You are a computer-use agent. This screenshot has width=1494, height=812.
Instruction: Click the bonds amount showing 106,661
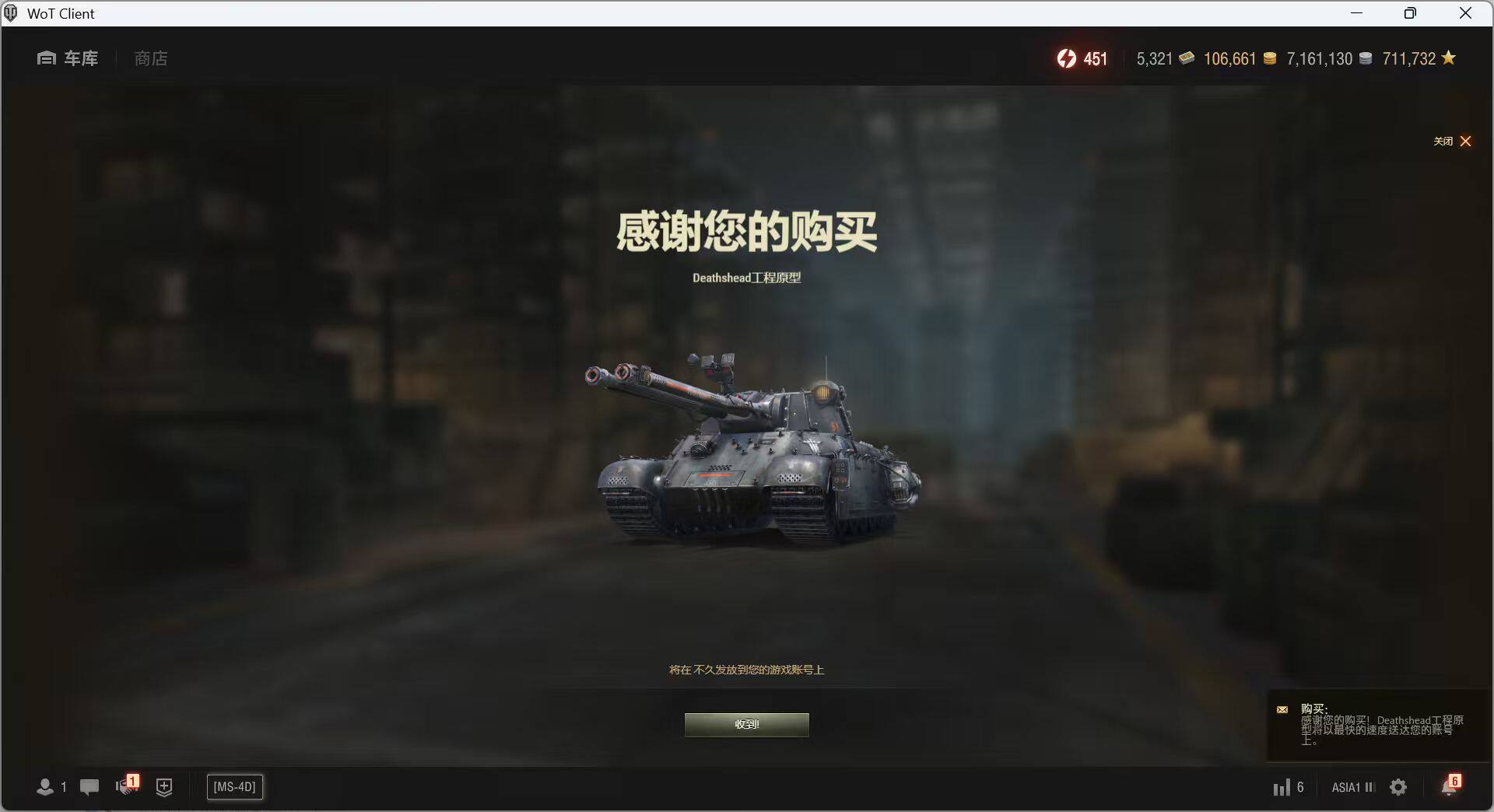coord(1229,58)
